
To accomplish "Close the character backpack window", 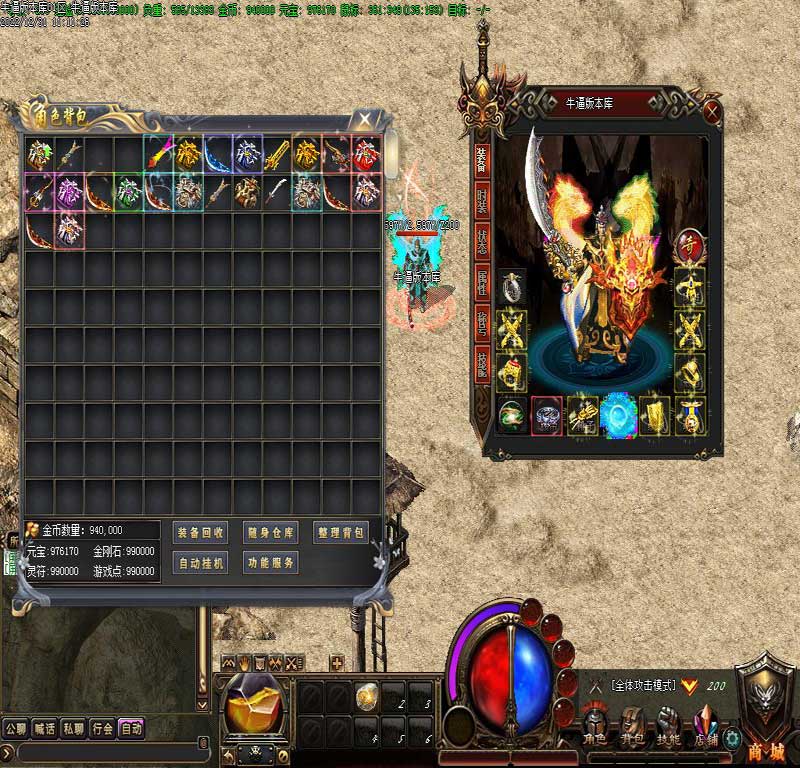I will point(366,119).
